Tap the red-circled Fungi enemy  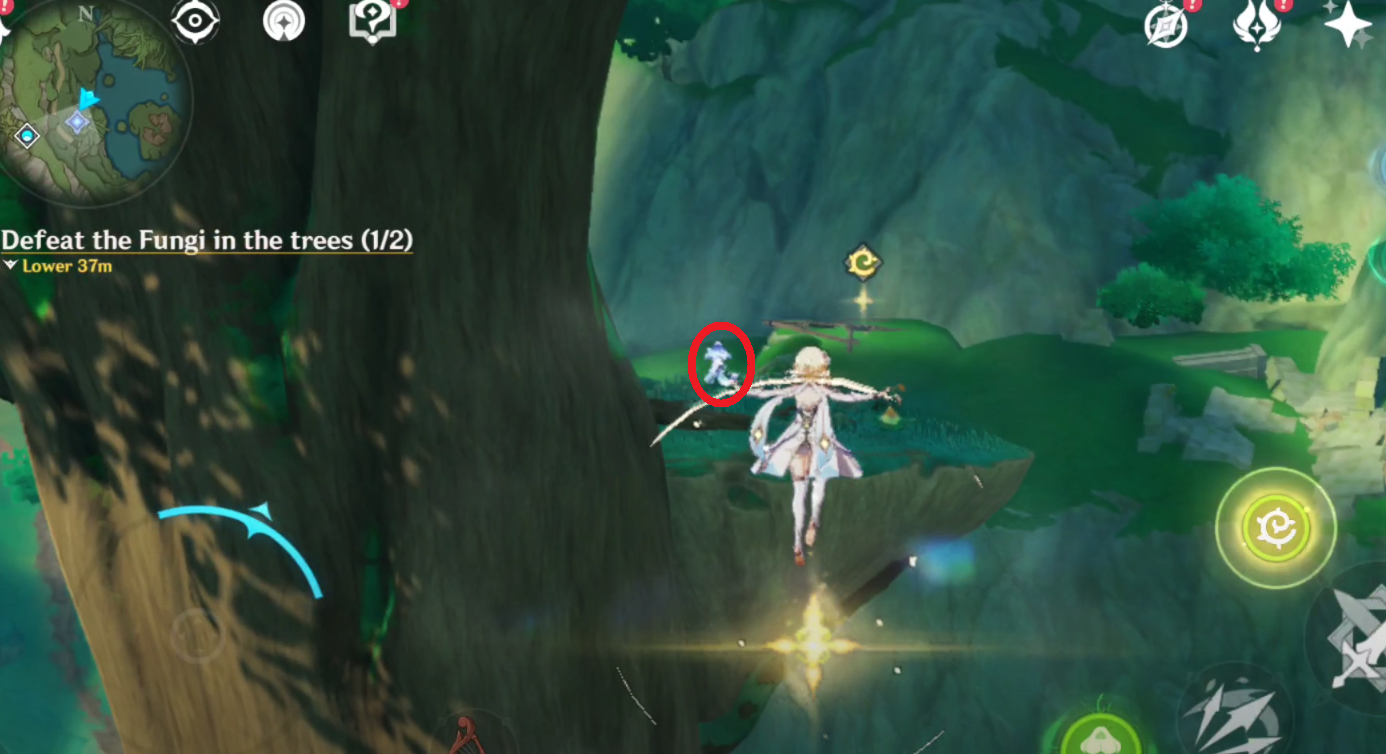coord(722,367)
